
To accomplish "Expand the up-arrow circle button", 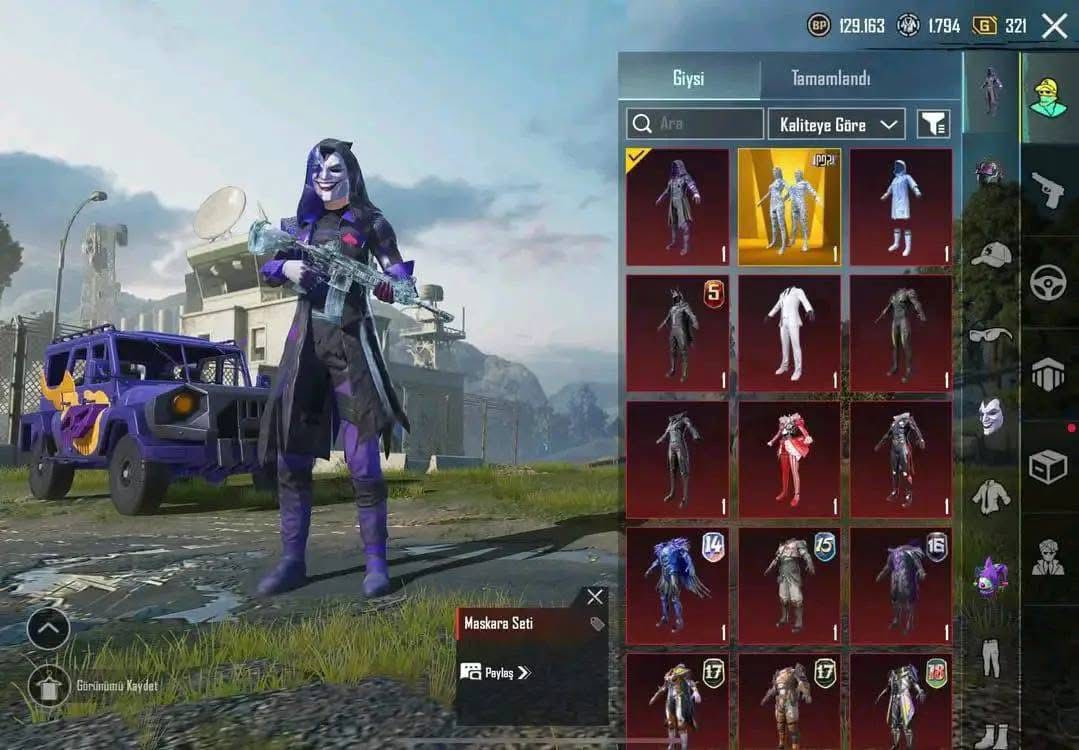I will (x=49, y=628).
